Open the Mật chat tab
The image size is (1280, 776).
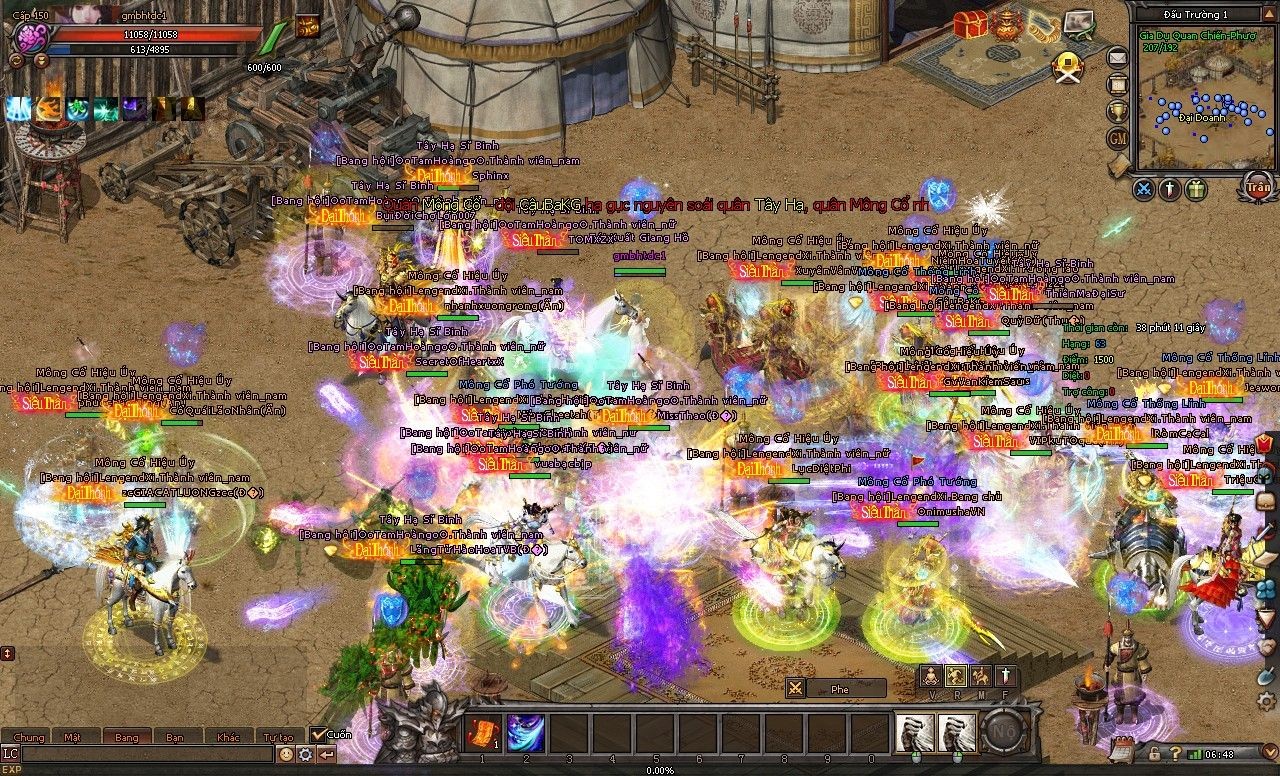72,737
